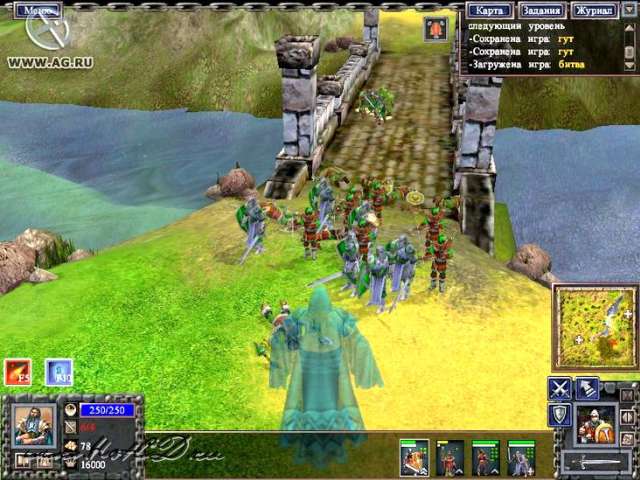
Task: Click the minimap
Action: (x=595, y=329)
